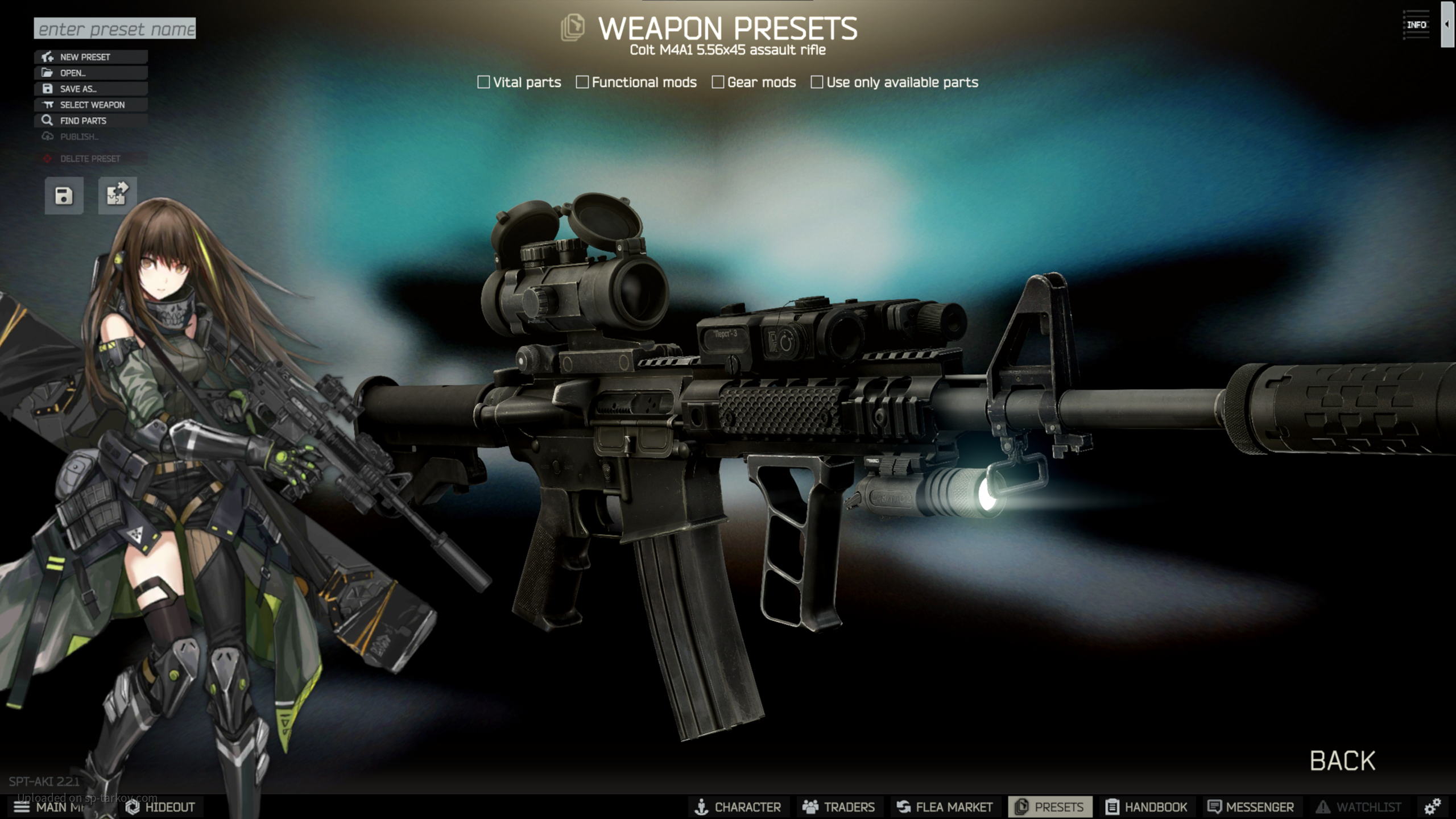Image resolution: width=1456 pixels, height=819 pixels.
Task: Enable Functional mods checkbox
Action: [x=582, y=82]
